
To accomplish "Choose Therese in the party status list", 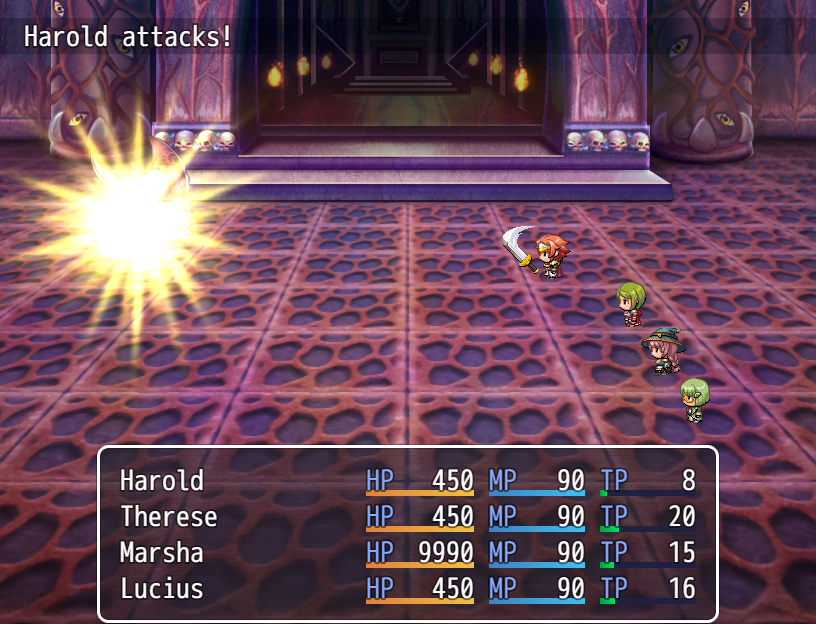I will pos(407,517).
